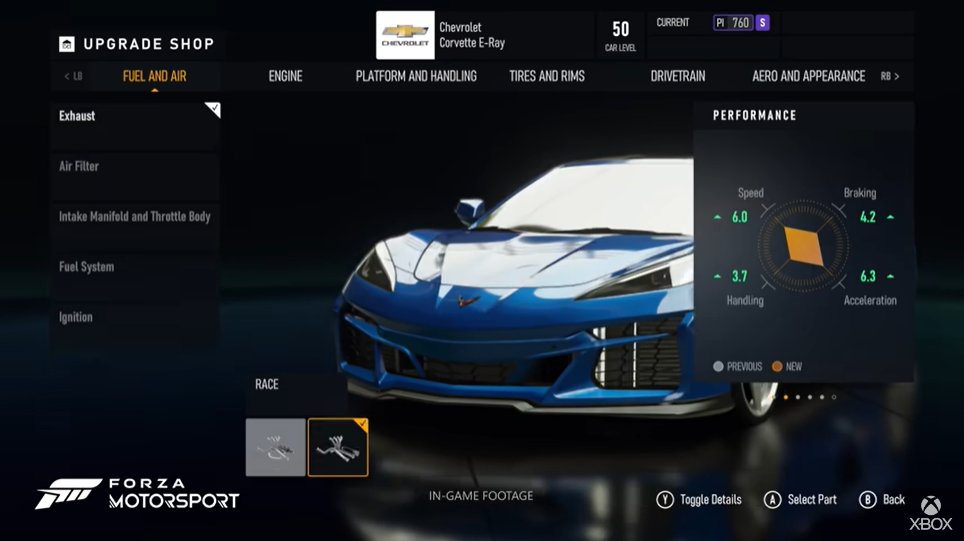Select the Exhaust upgrade entry
Screen dimensions: 964x541
coord(135,116)
